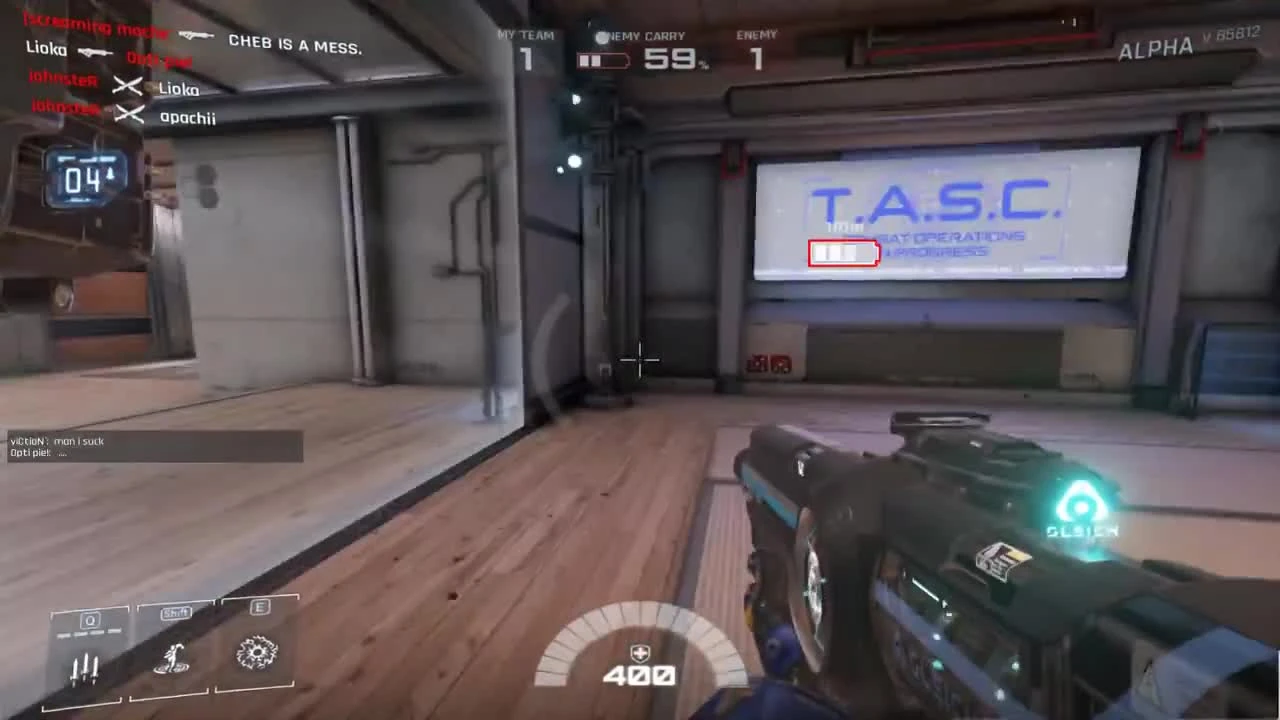Viewport: 1280px width, 720px height.
Task: Click the CHEB IS A MESS announcement
Action: (294, 43)
